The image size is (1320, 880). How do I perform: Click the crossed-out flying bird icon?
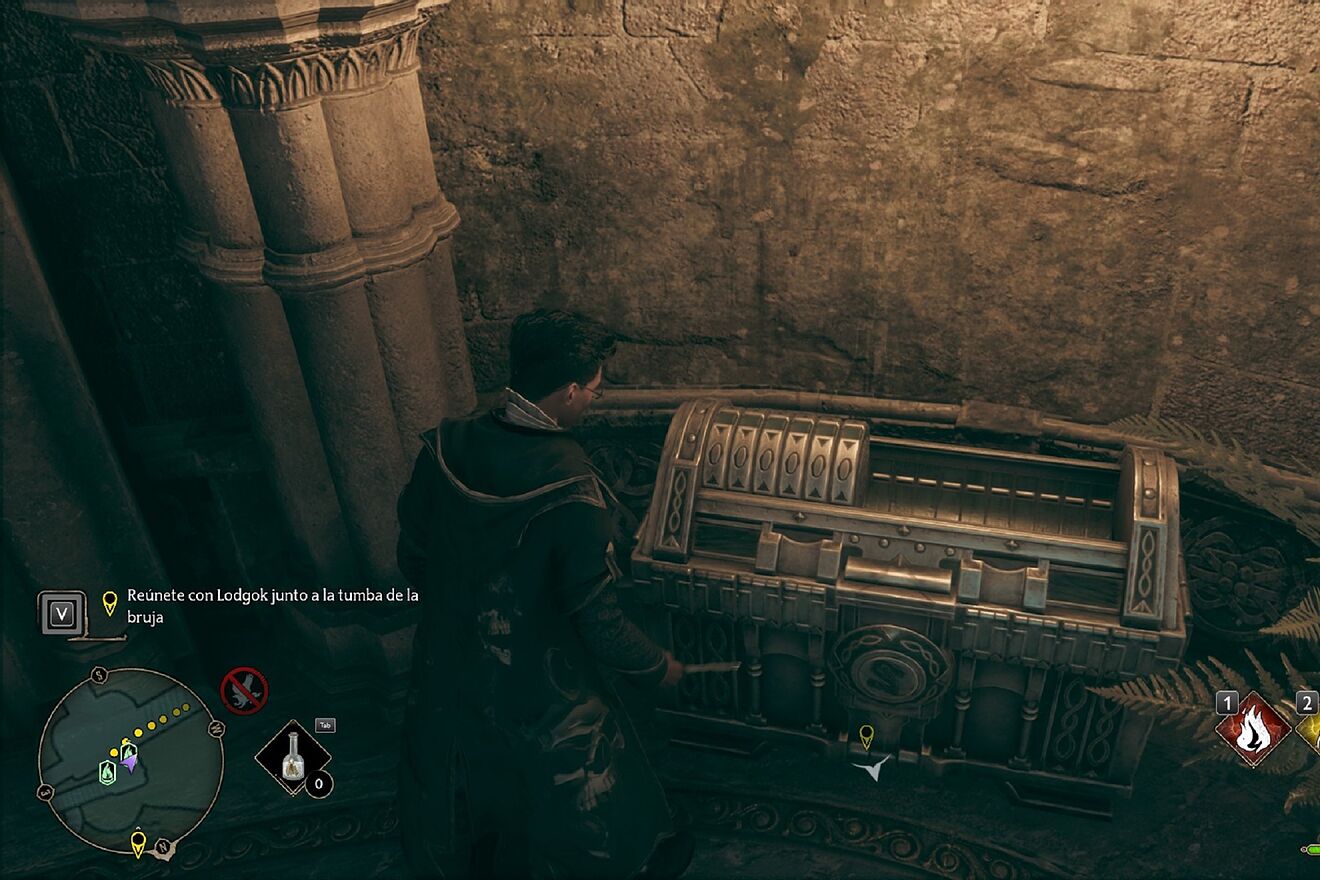pyautogui.click(x=244, y=690)
